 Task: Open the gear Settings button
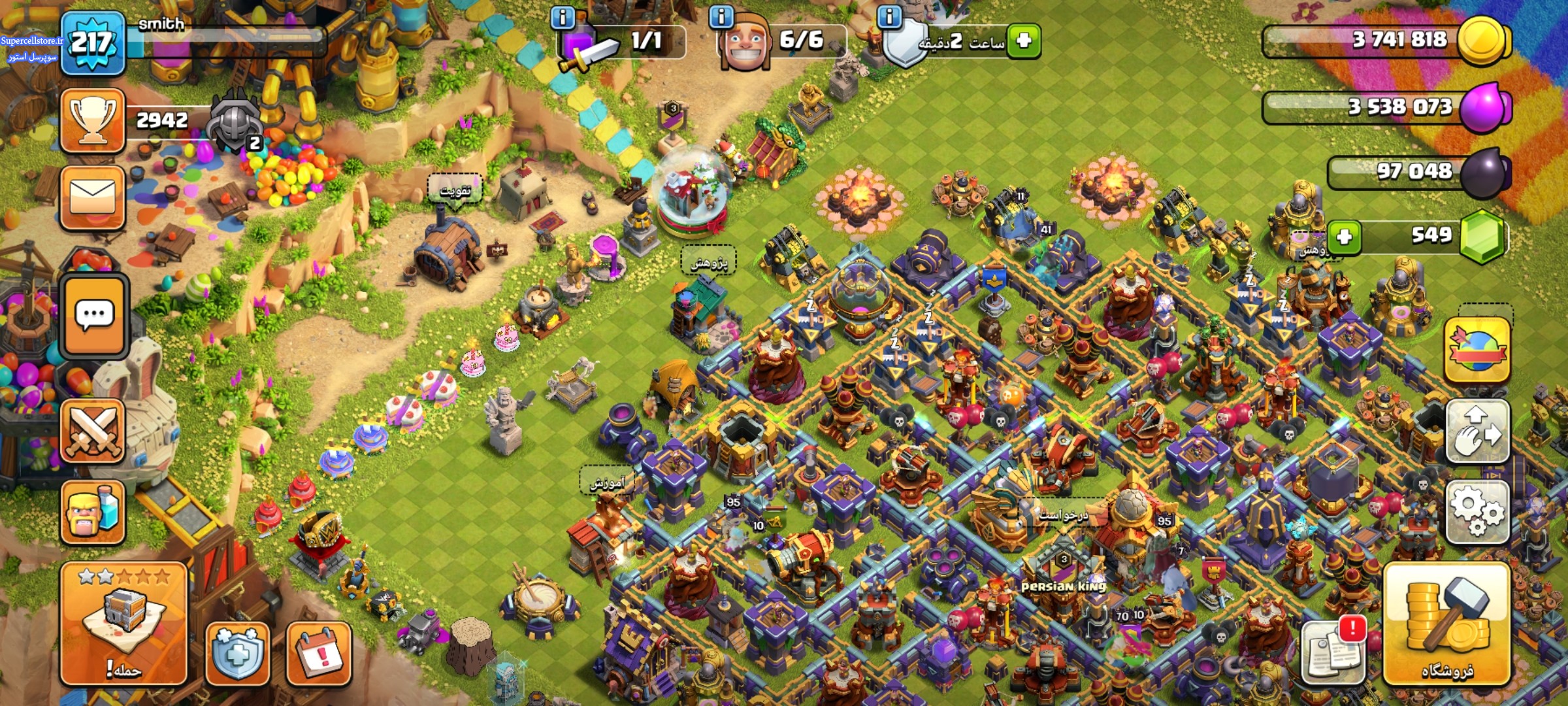[1477, 513]
